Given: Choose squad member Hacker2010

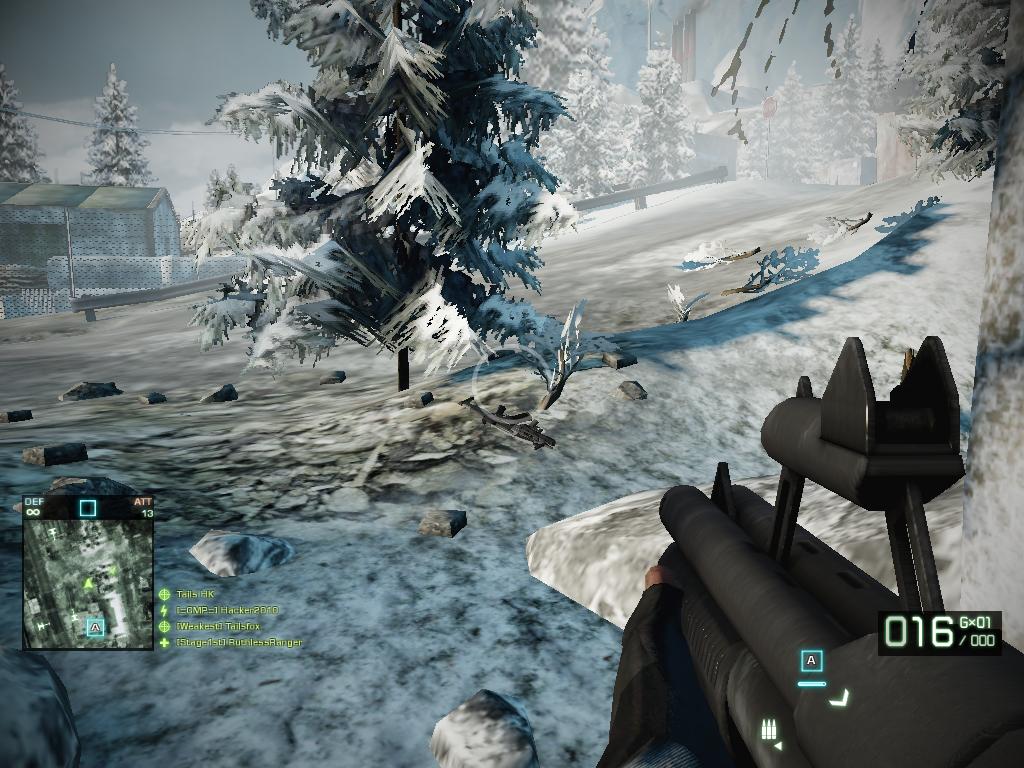Looking at the screenshot, I should coord(227,610).
